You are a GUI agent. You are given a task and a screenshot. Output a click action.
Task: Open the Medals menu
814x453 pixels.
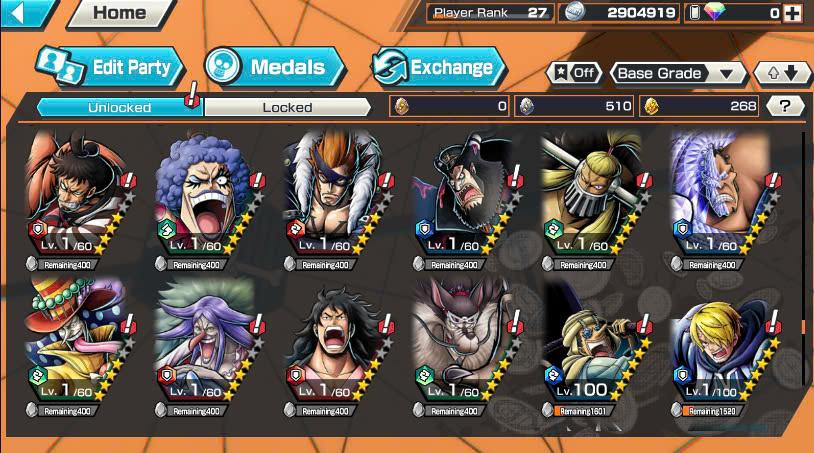[x=274, y=68]
